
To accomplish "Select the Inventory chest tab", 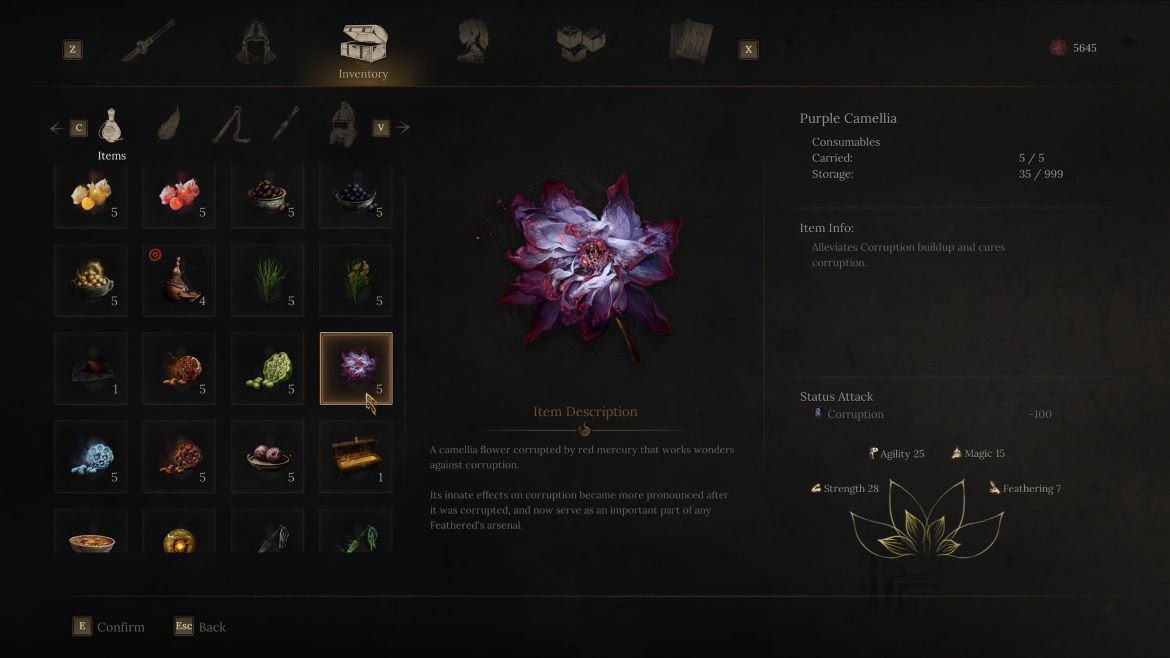I will 363,45.
